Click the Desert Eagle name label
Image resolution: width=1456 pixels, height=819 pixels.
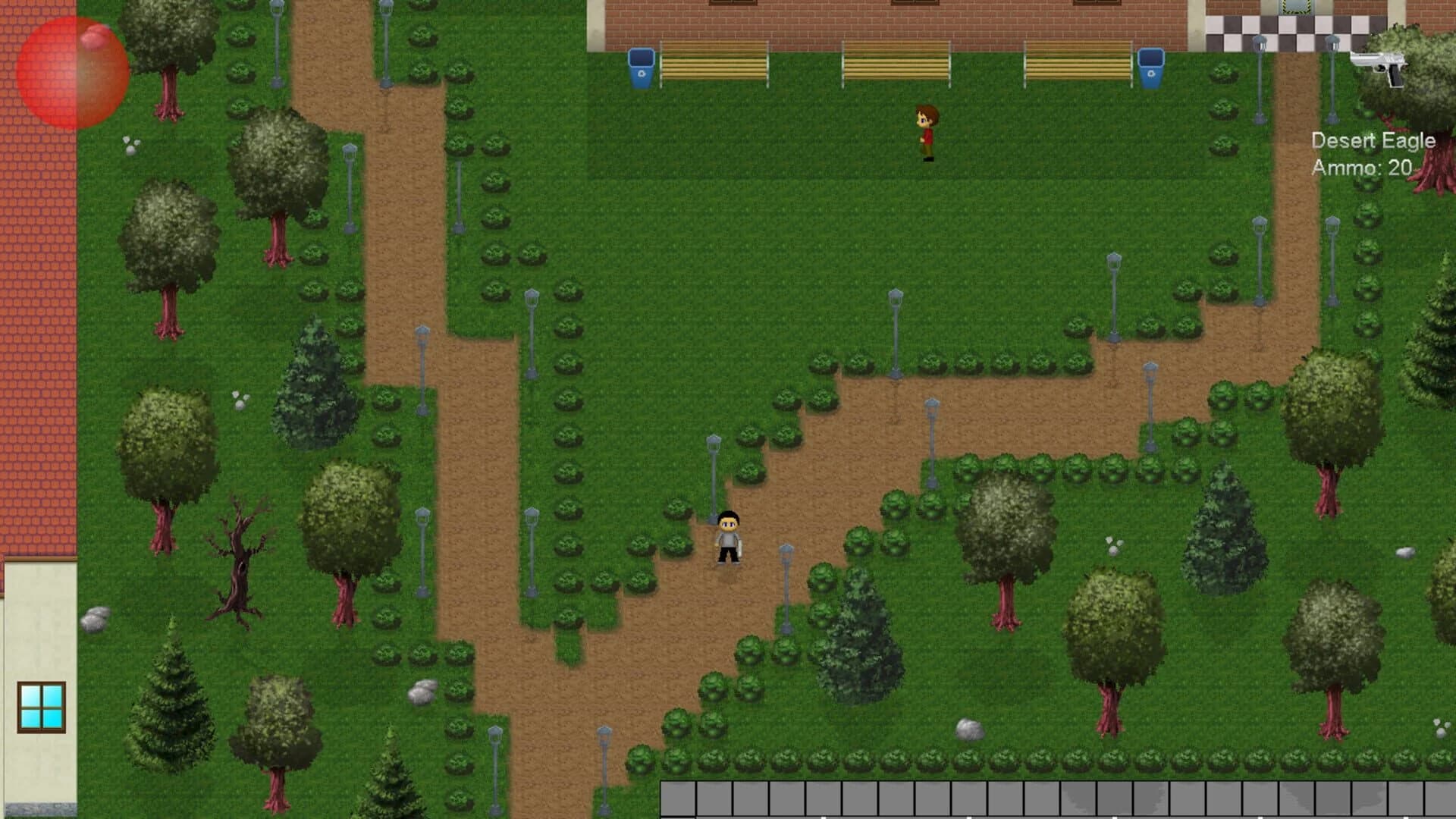(x=1373, y=140)
